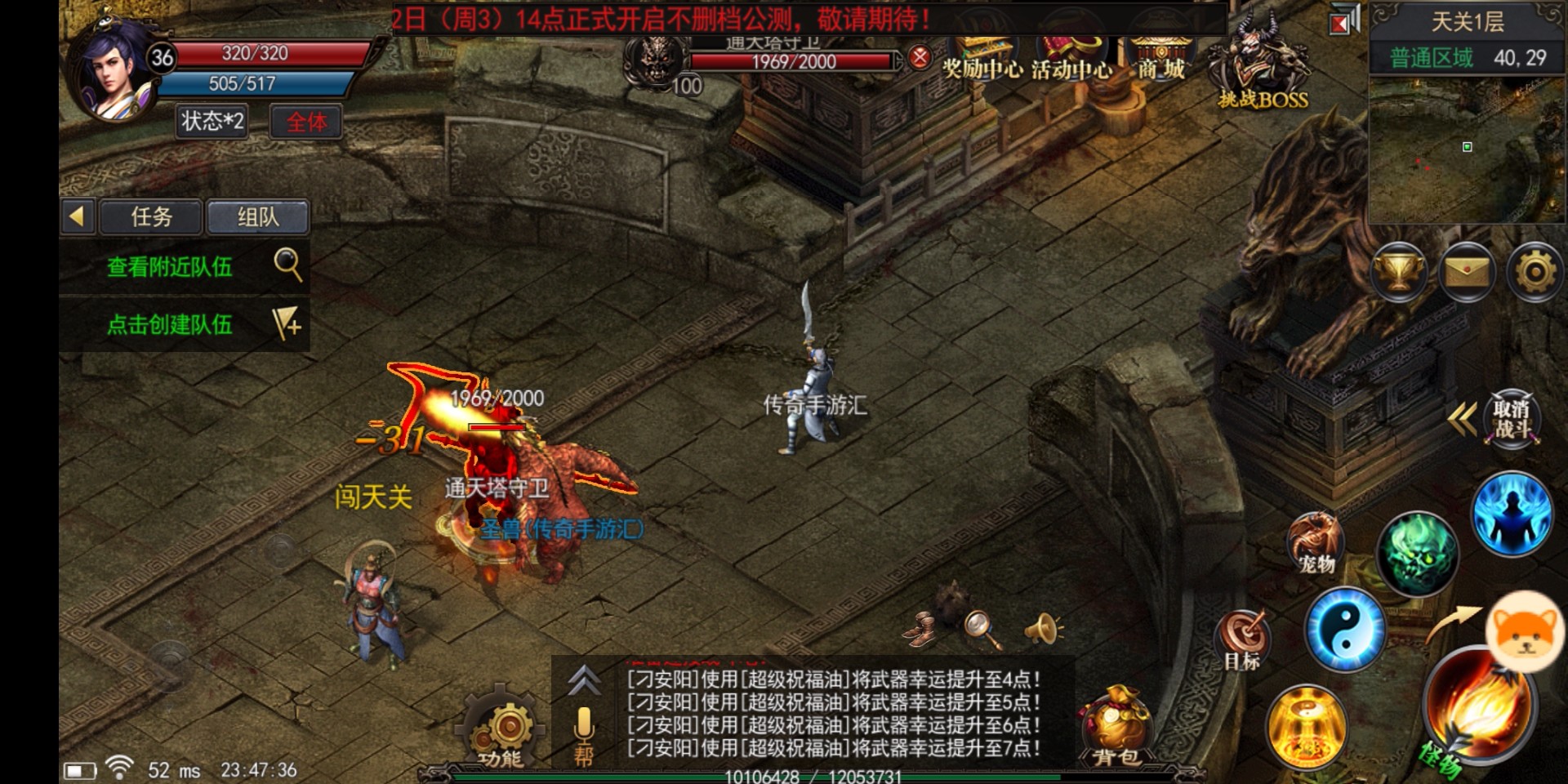Switch to the 任务 quest tab
The image size is (1568, 784).
151,217
